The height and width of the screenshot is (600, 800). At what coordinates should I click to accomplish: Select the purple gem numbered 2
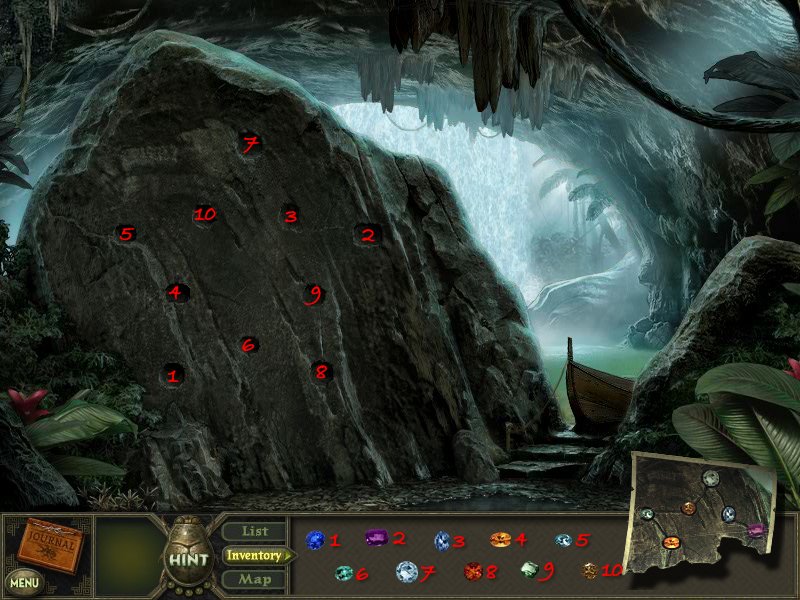[376, 539]
